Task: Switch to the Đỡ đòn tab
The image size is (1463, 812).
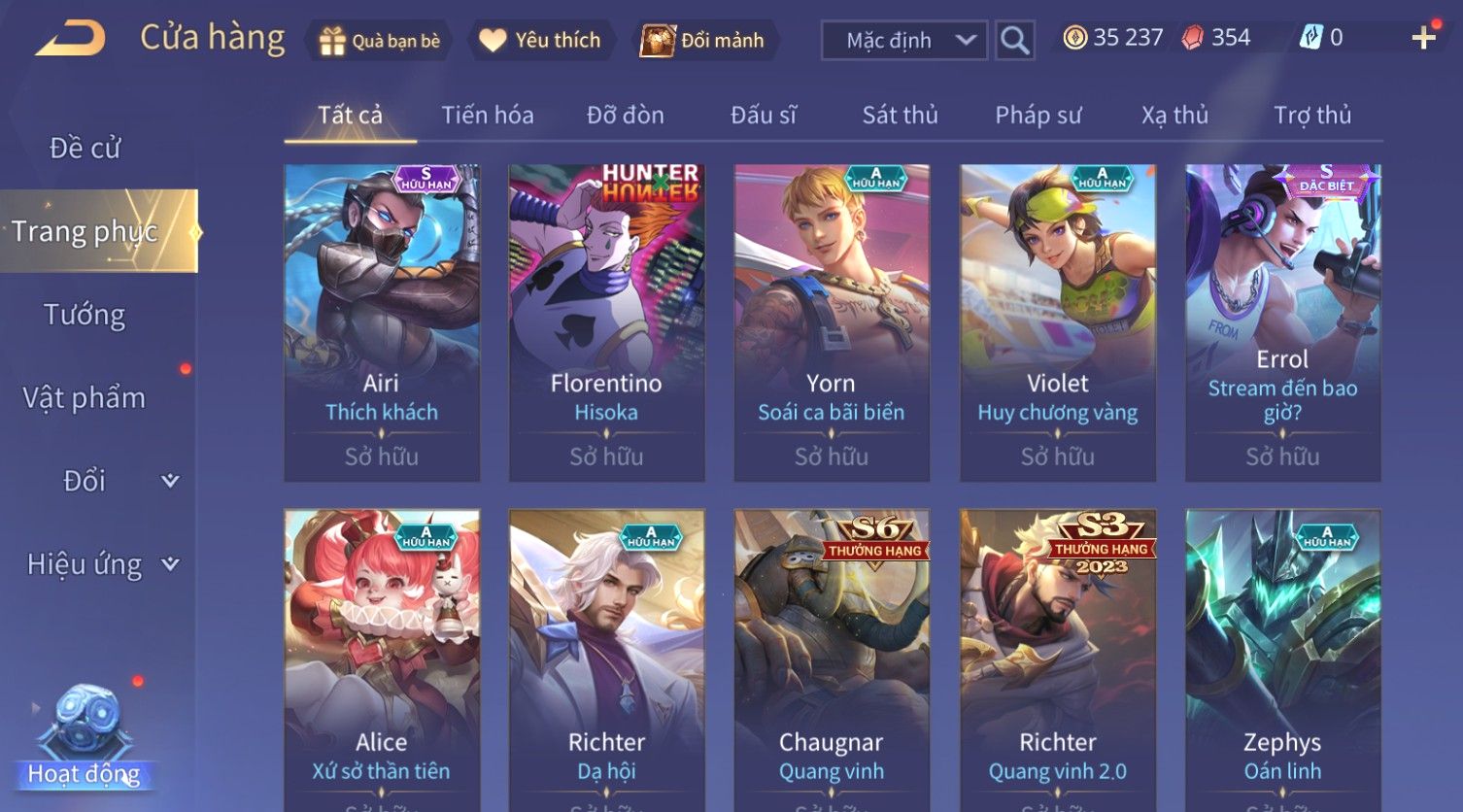Action: pyautogui.click(x=626, y=116)
